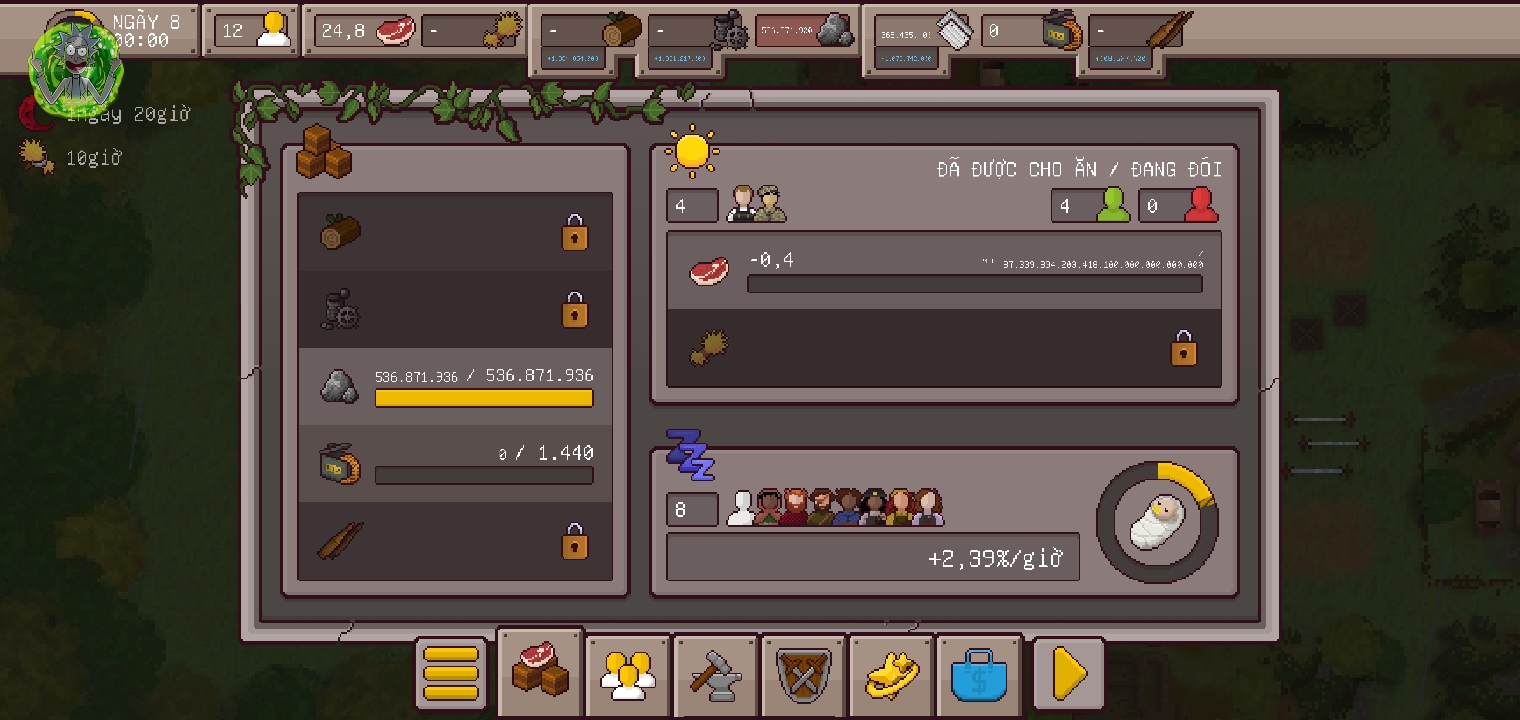
Task: Switch to the resources crate tab
Action: pos(539,672)
